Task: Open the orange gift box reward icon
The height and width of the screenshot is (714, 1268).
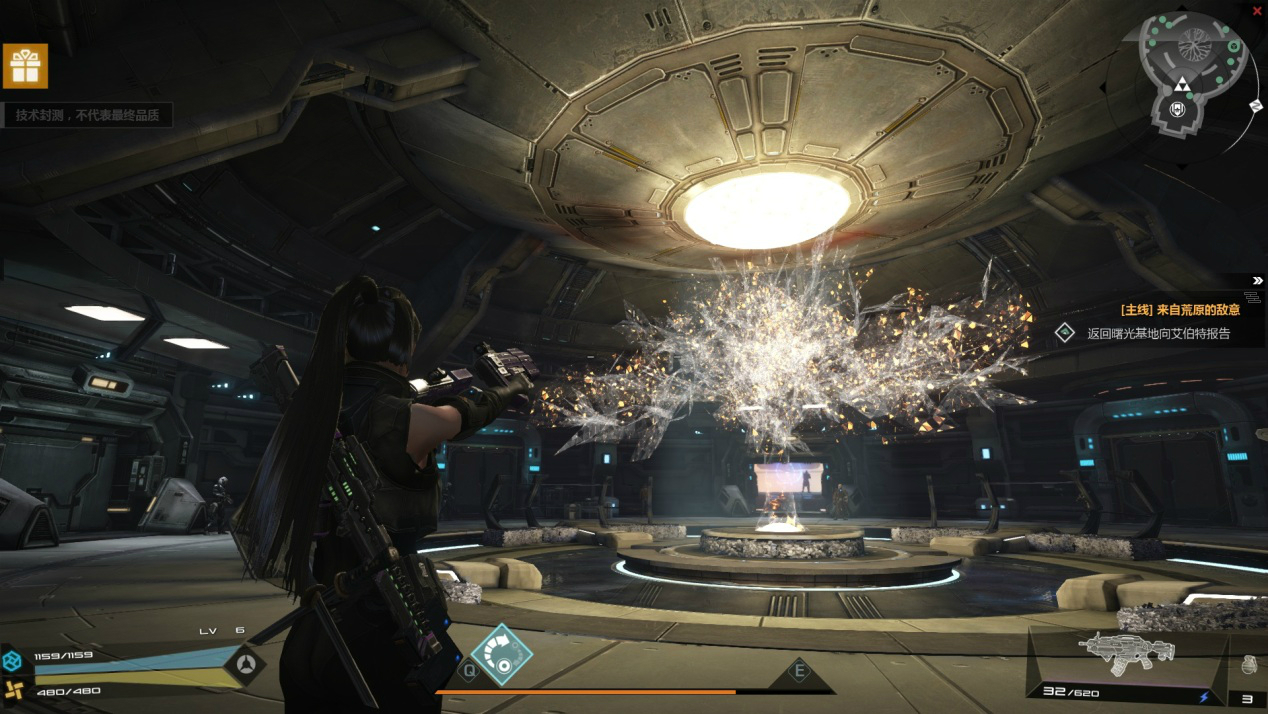Action: (25, 66)
